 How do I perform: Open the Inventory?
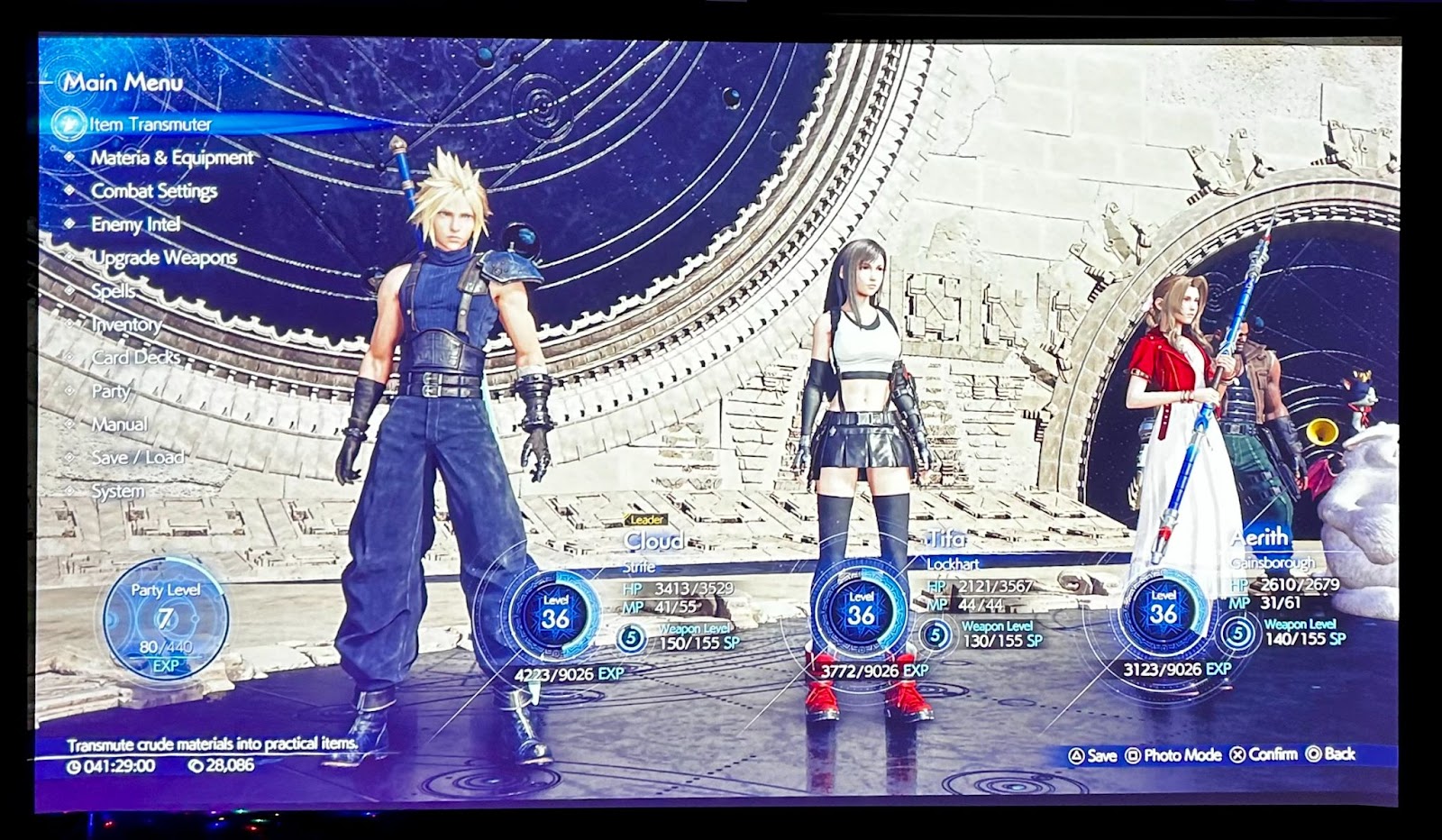click(x=127, y=324)
